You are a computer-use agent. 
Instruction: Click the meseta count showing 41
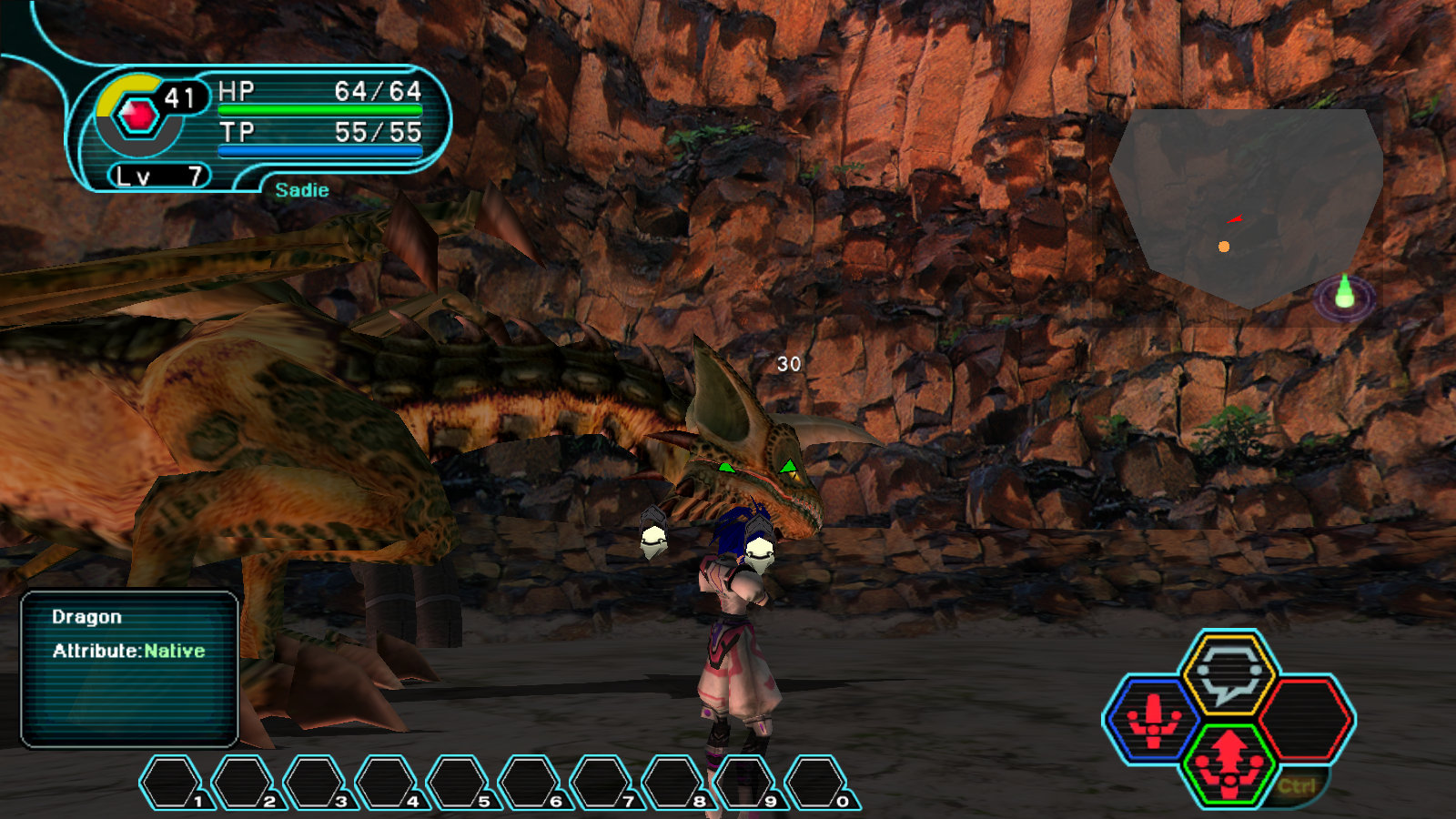(x=181, y=95)
